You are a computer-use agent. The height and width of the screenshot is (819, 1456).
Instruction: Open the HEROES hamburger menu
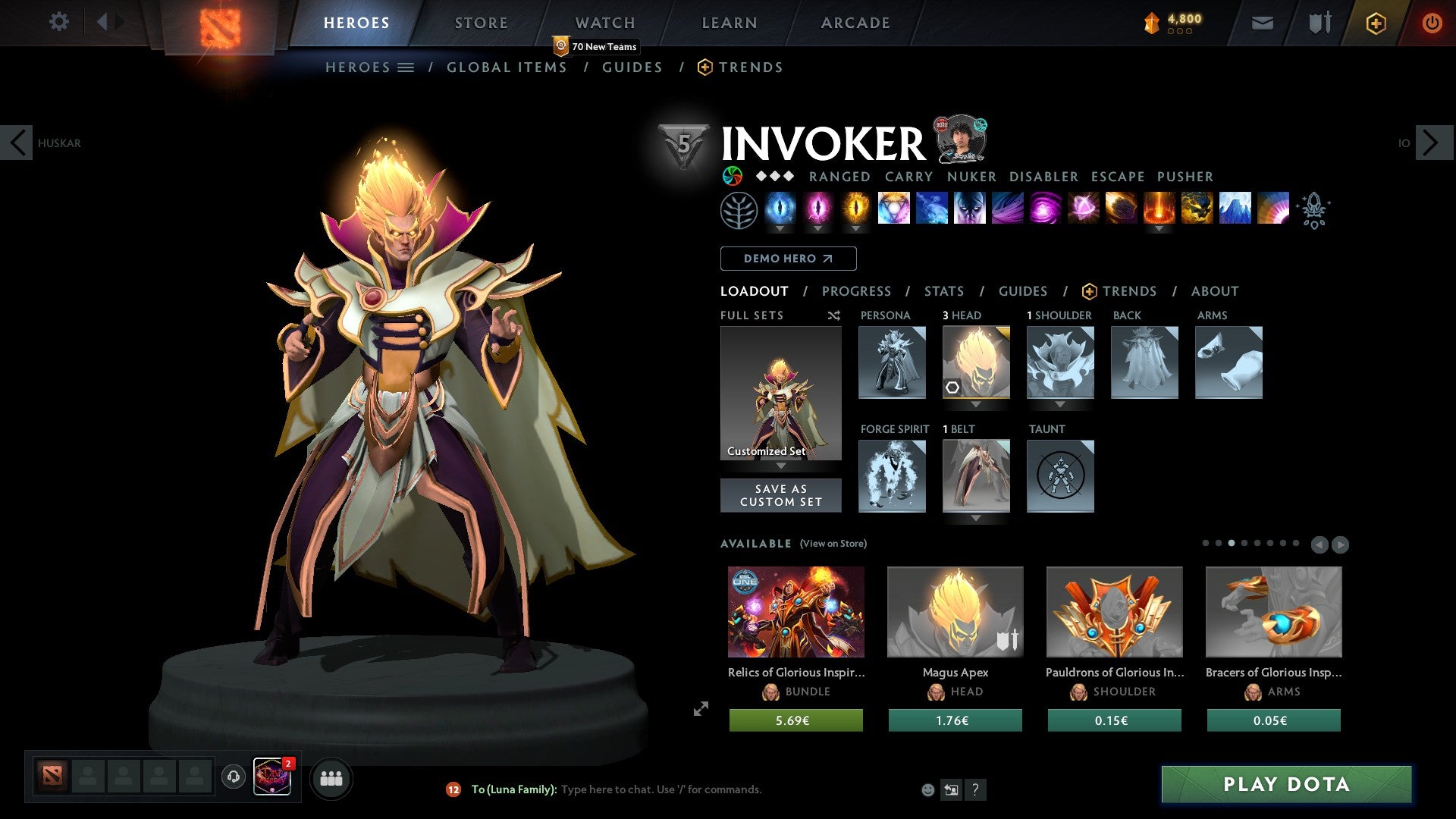point(405,67)
